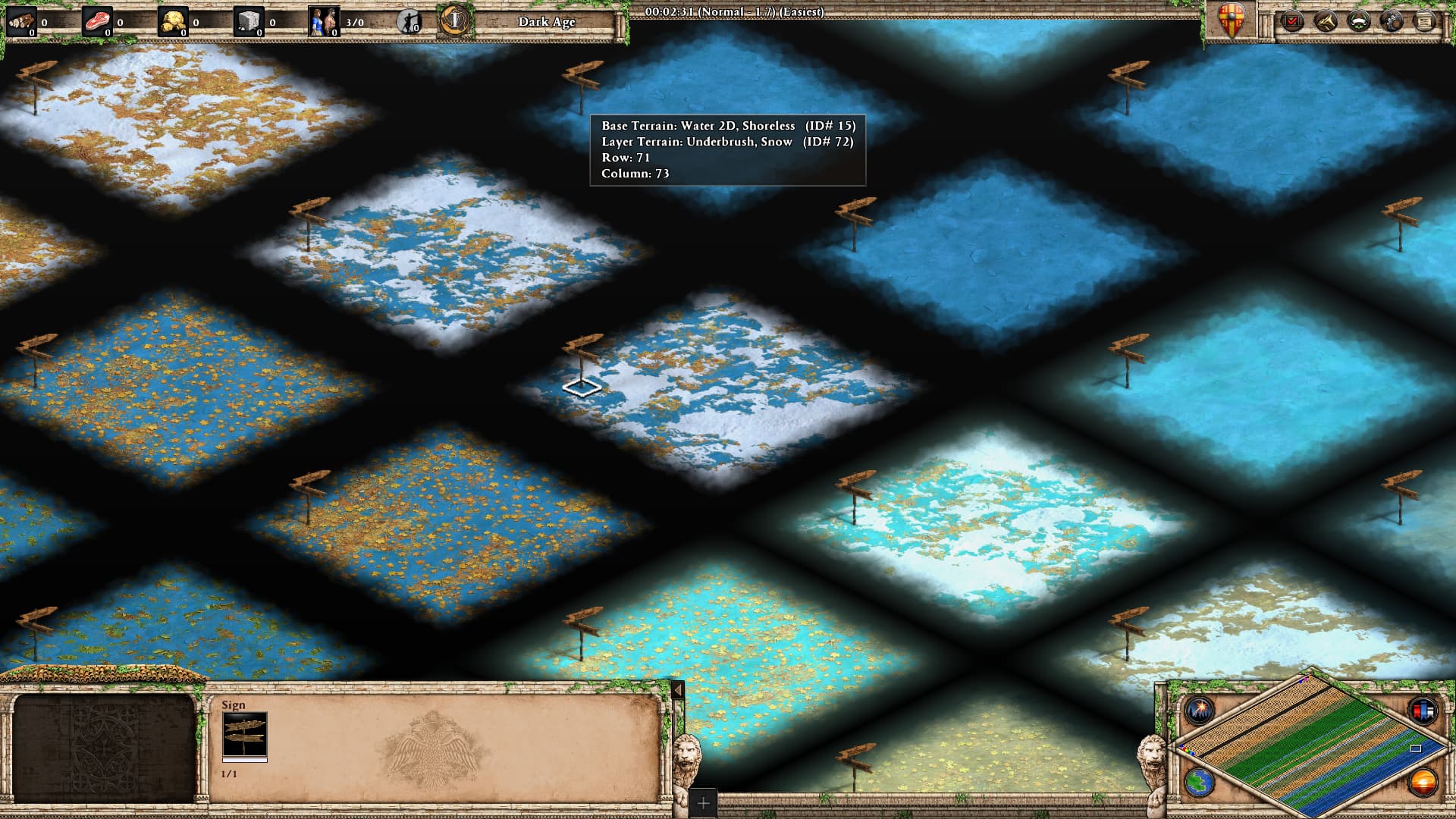Select the idle villager button

[409, 22]
